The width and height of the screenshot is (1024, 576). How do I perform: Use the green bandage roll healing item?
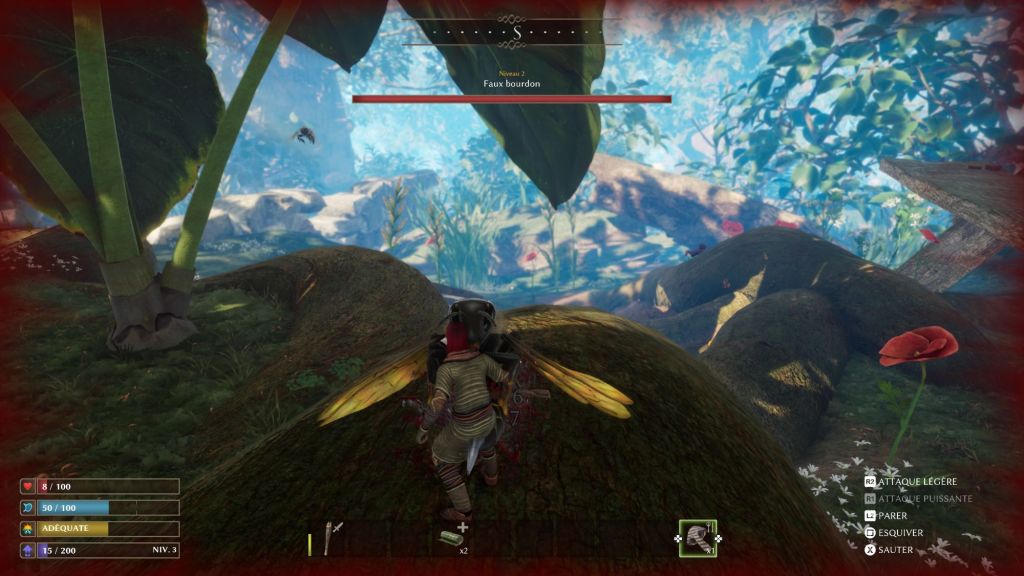pyautogui.click(x=449, y=538)
